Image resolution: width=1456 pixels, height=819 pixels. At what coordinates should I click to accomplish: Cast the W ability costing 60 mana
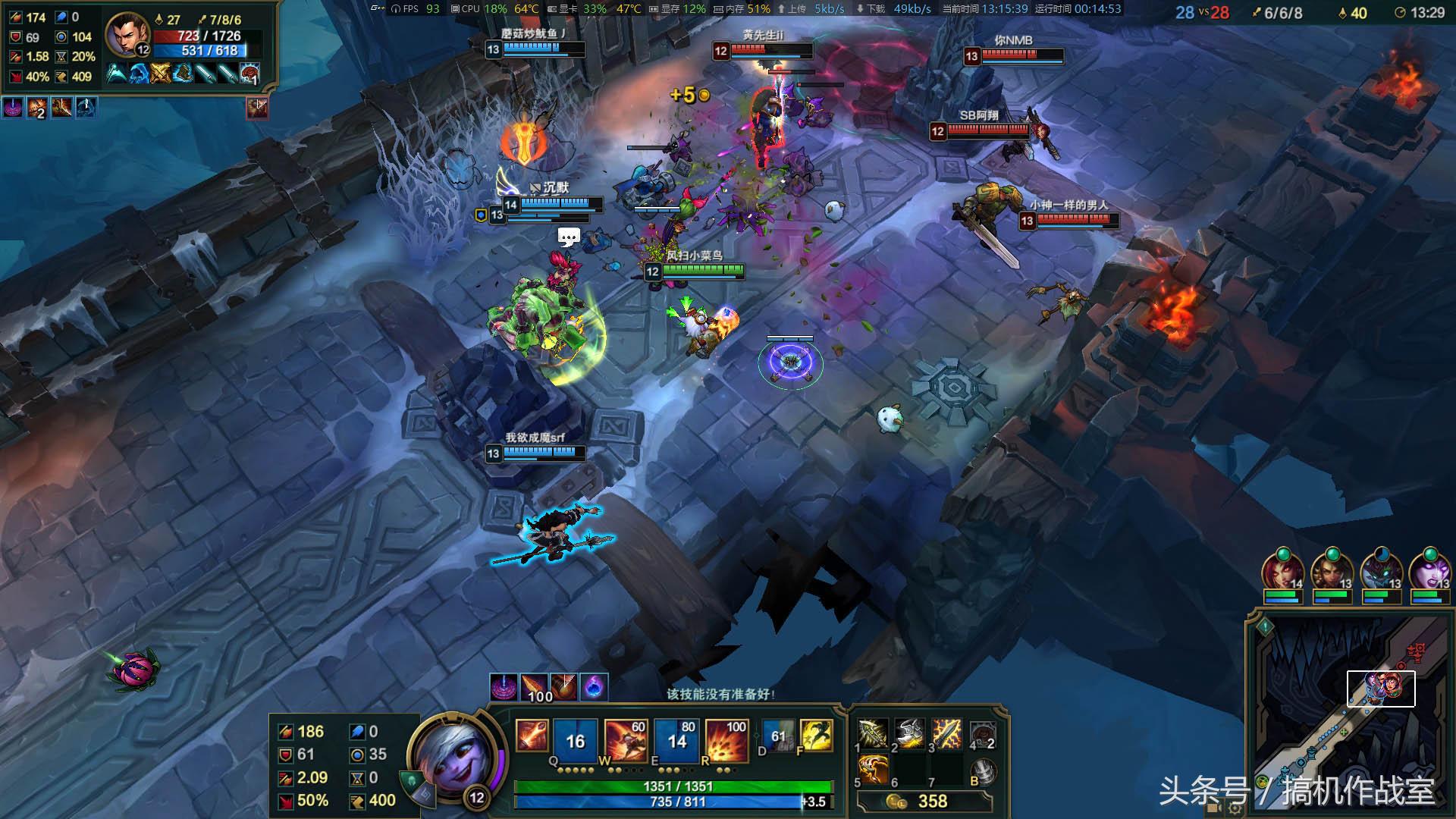tap(625, 739)
